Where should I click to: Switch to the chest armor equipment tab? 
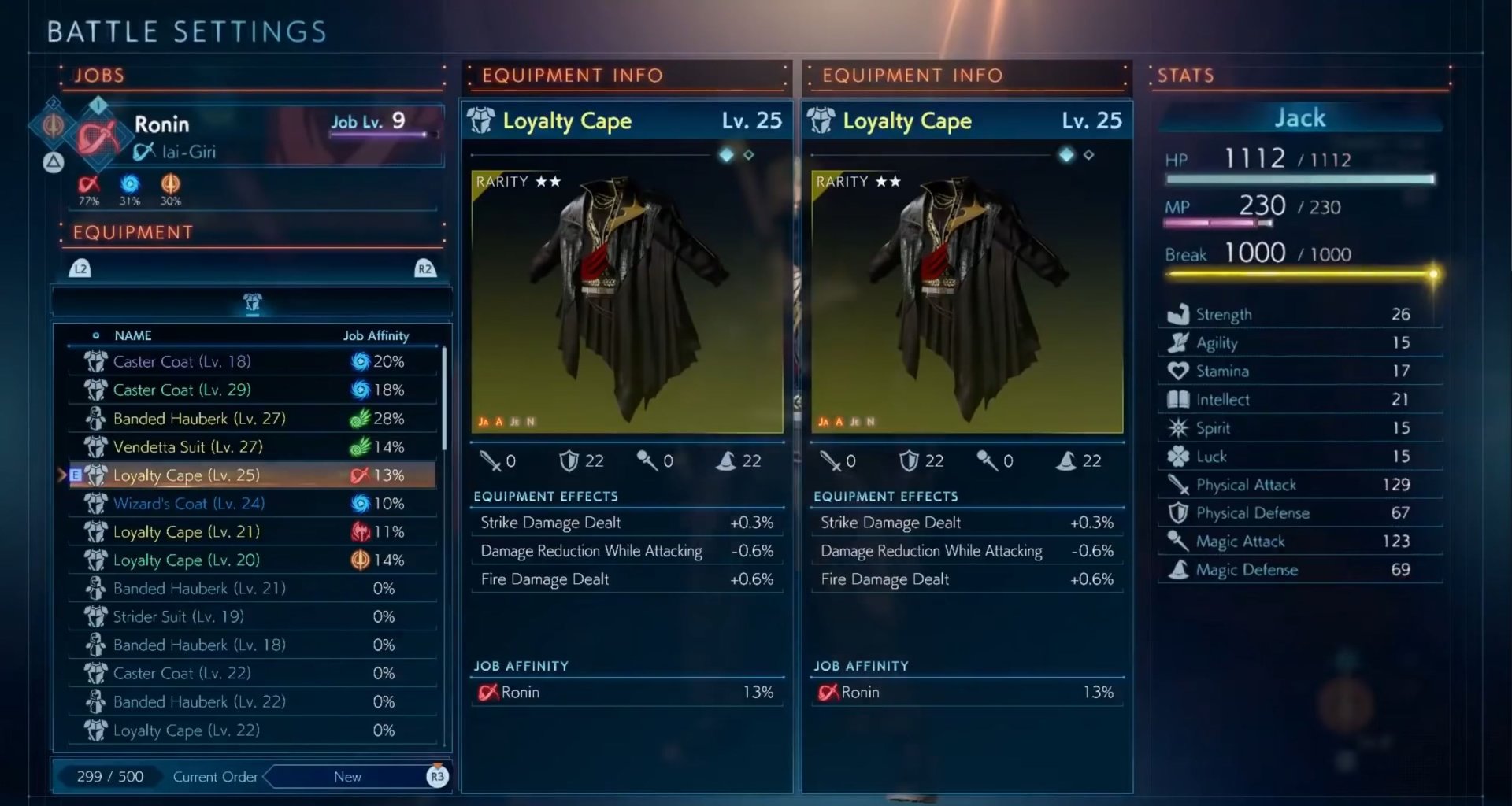tap(252, 302)
